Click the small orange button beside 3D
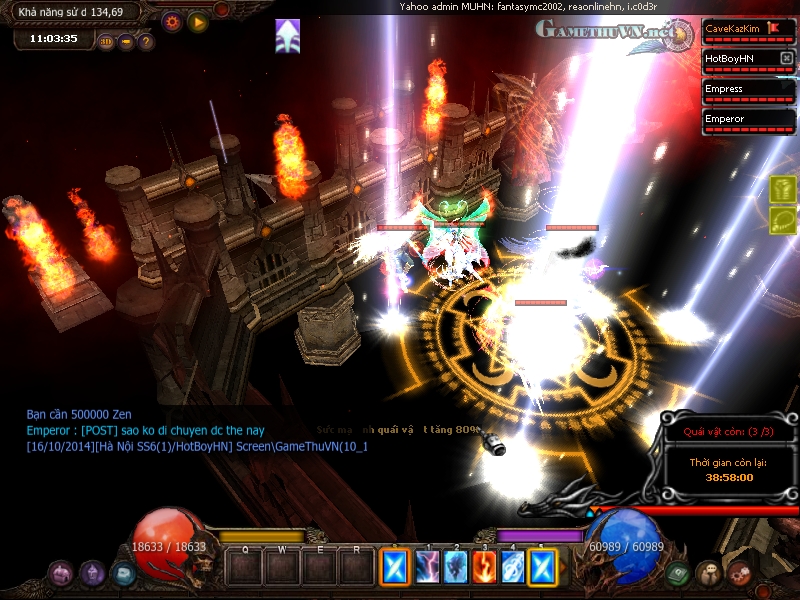The height and width of the screenshot is (600, 800). click(126, 42)
